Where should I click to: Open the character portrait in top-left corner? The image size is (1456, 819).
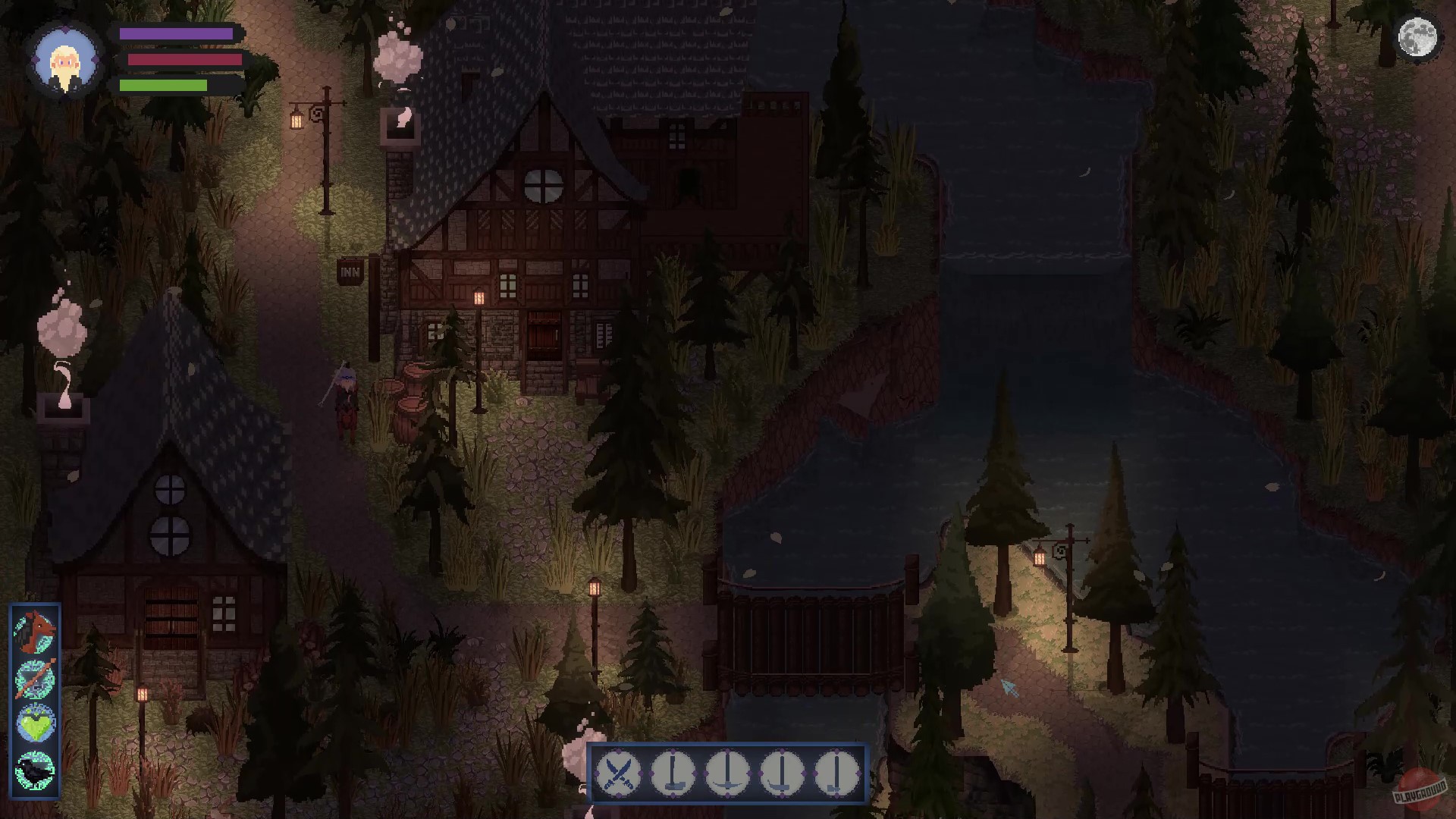pyautogui.click(x=65, y=62)
